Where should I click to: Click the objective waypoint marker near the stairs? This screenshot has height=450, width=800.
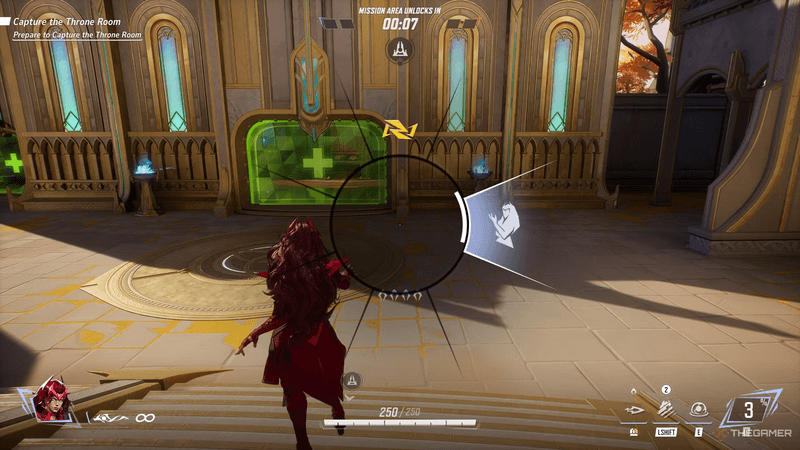[351, 380]
